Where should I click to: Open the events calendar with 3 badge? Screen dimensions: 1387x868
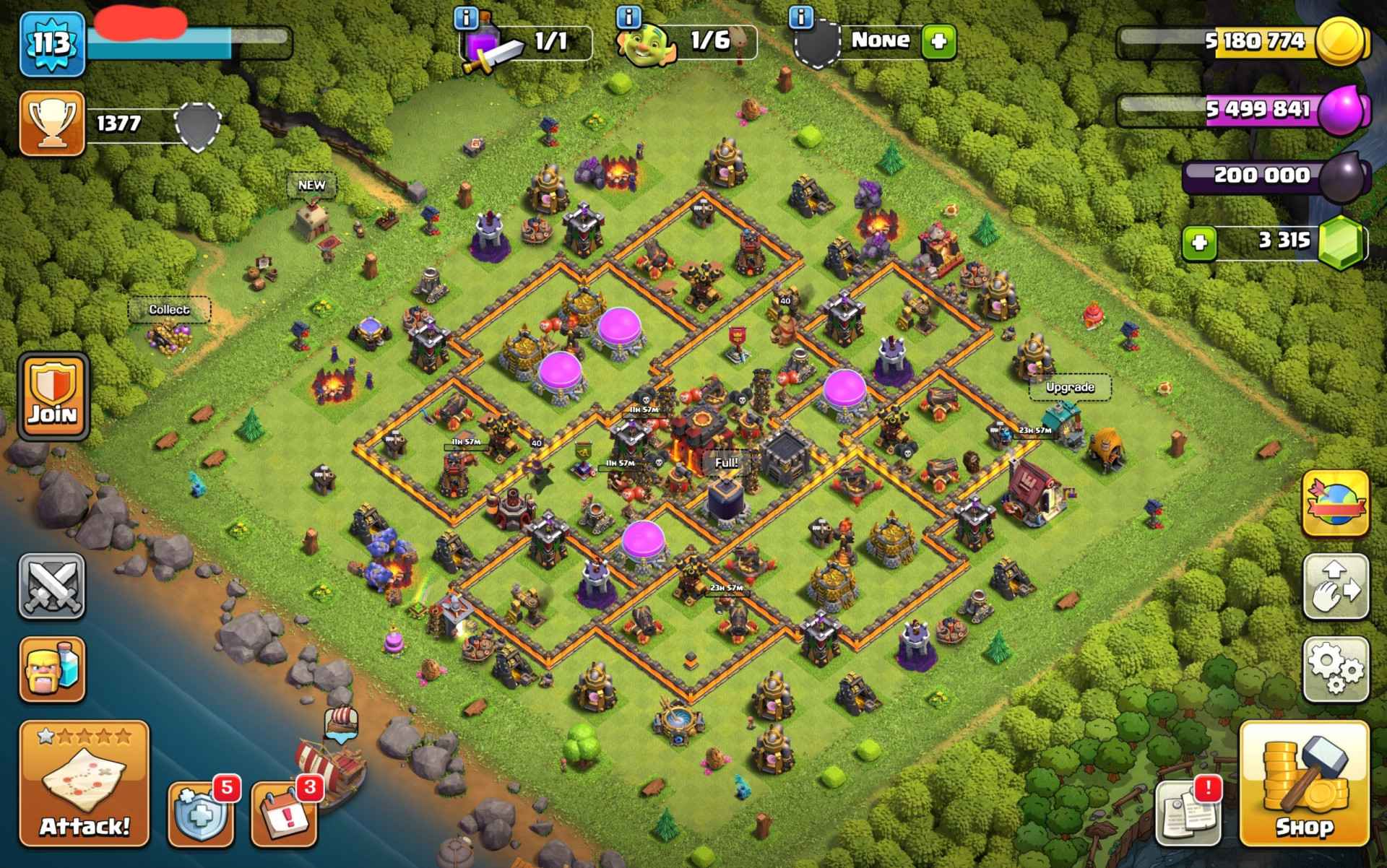[284, 814]
